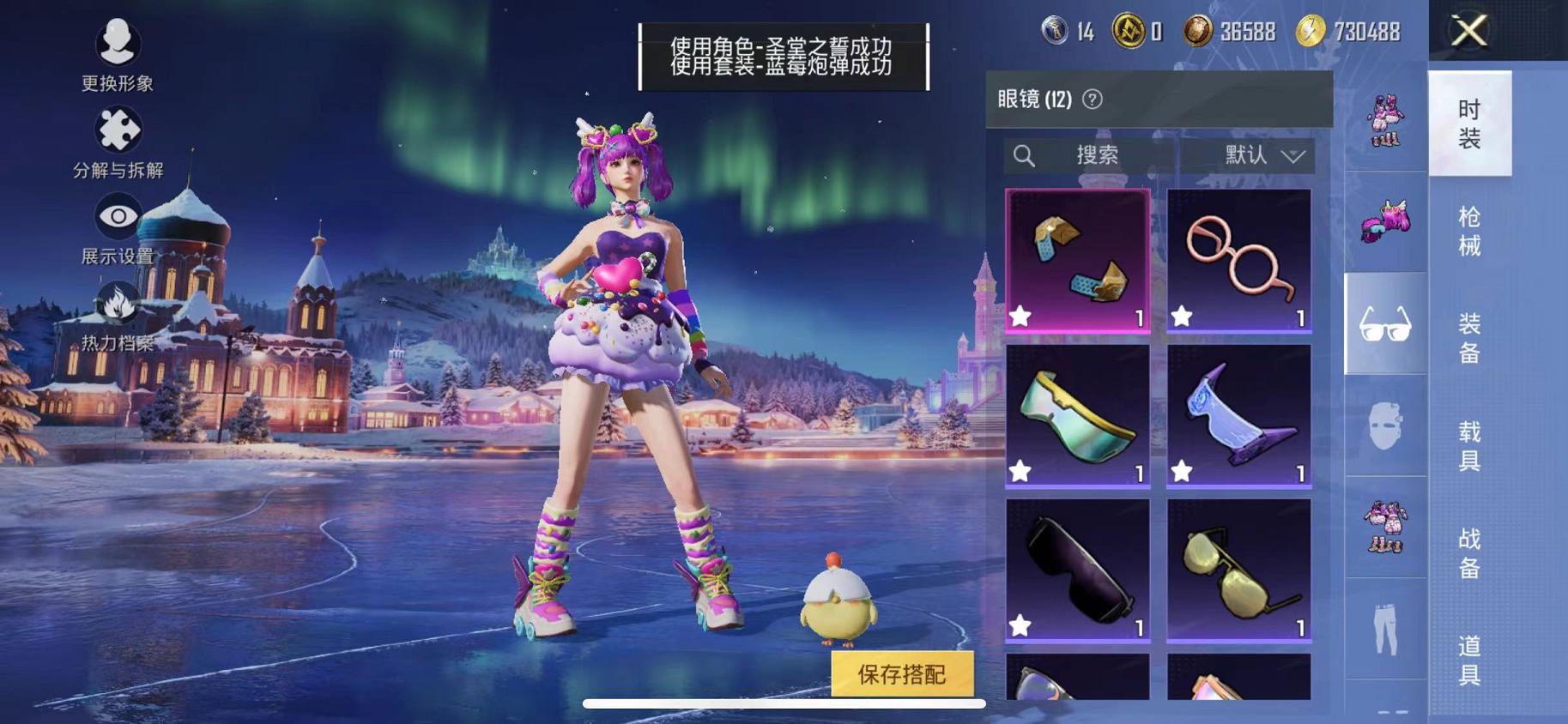Viewport: 1568px width, 724px height.
Task: Select the headwear category icon
Action: tap(1384, 223)
